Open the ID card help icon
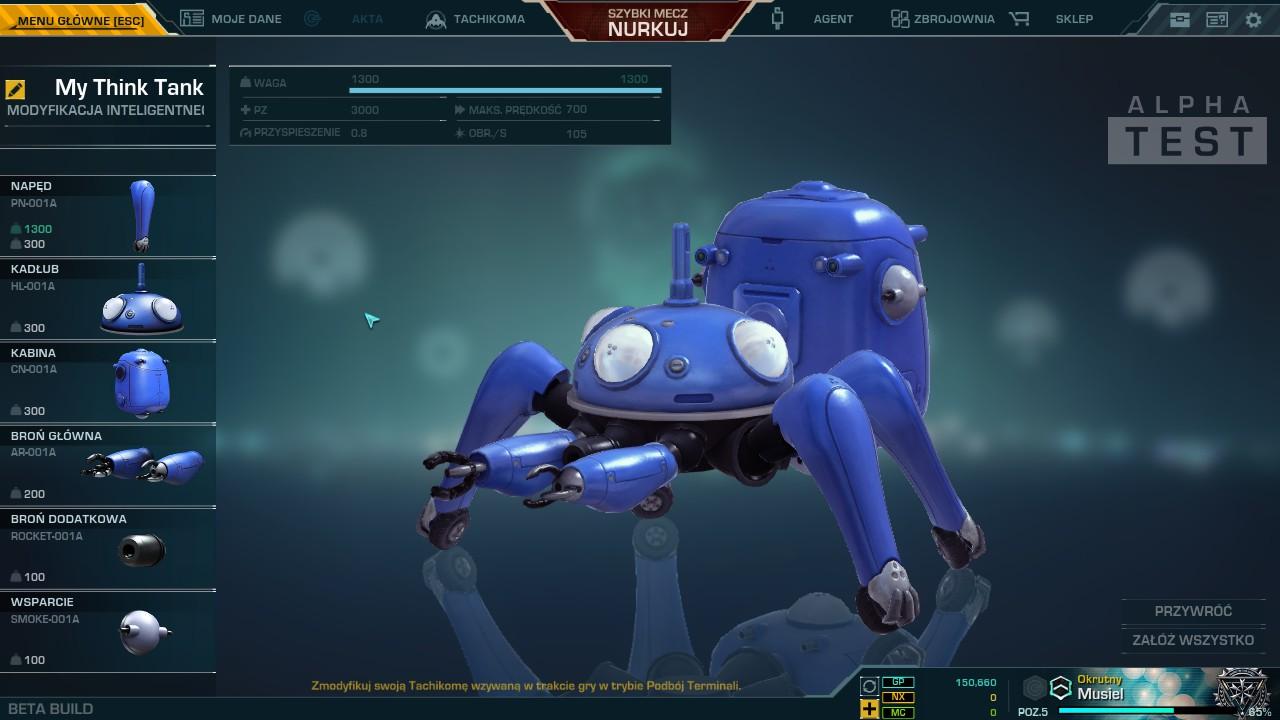Viewport: 1280px width, 720px height. tap(1217, 19)
